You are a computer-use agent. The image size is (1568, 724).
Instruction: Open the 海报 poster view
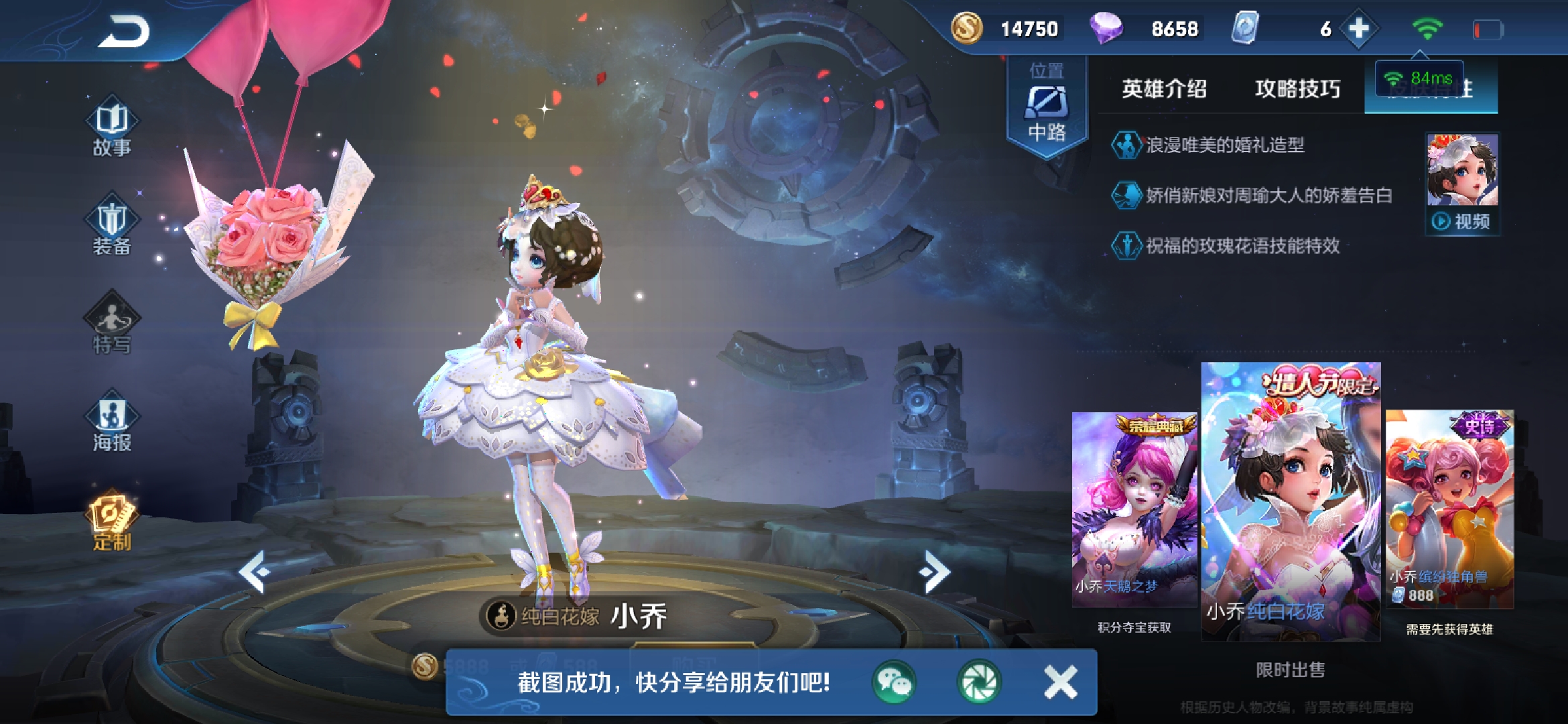click(x=112, y=424)
